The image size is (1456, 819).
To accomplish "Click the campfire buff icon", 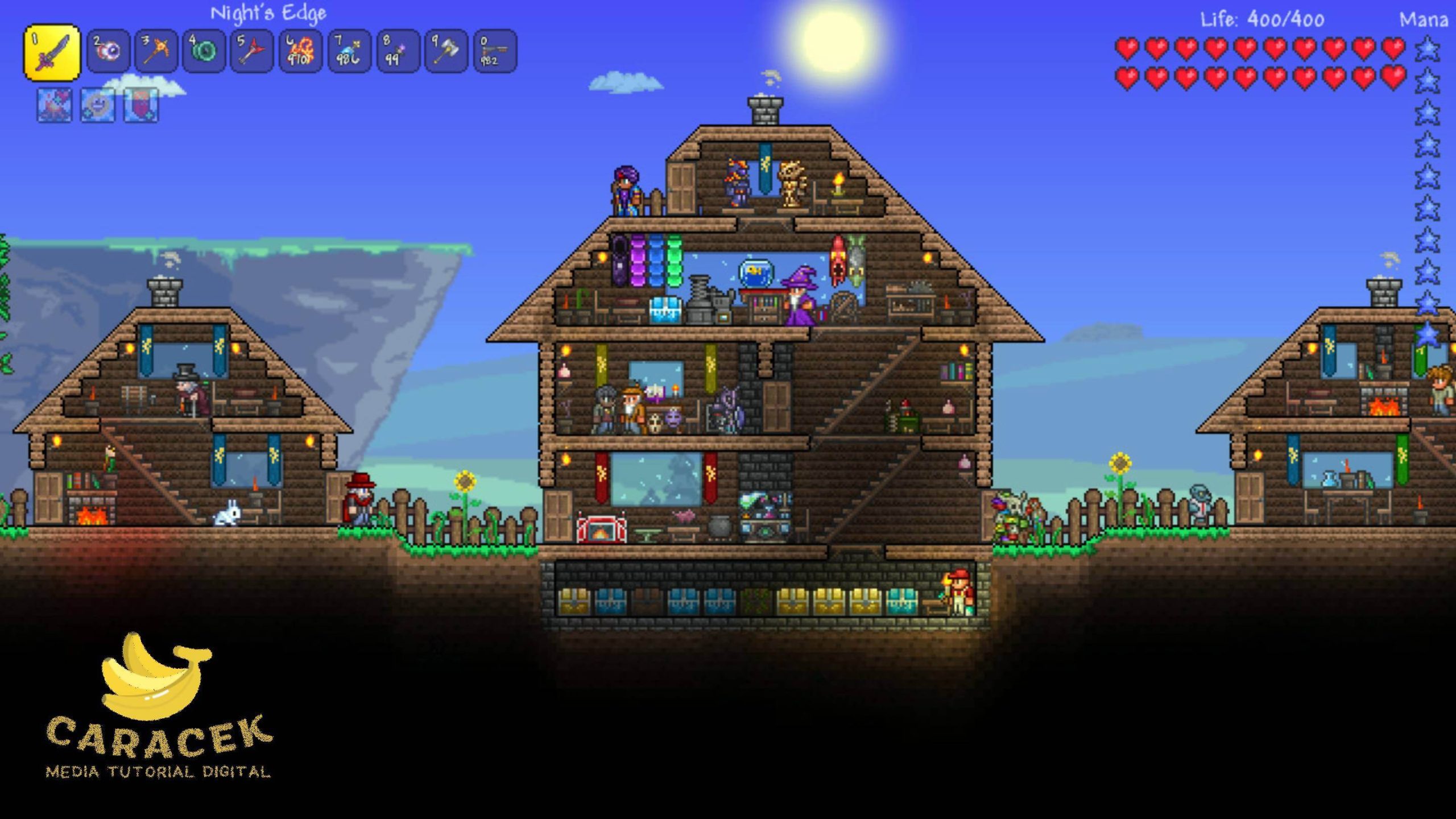I will [55, 105].
